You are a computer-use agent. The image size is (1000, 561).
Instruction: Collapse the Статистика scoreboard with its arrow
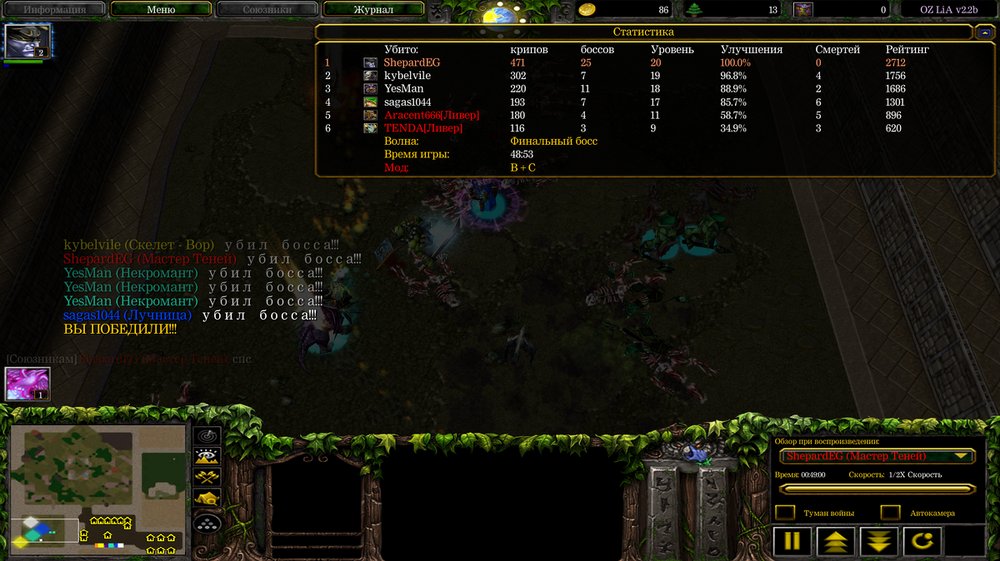(984, 32)
